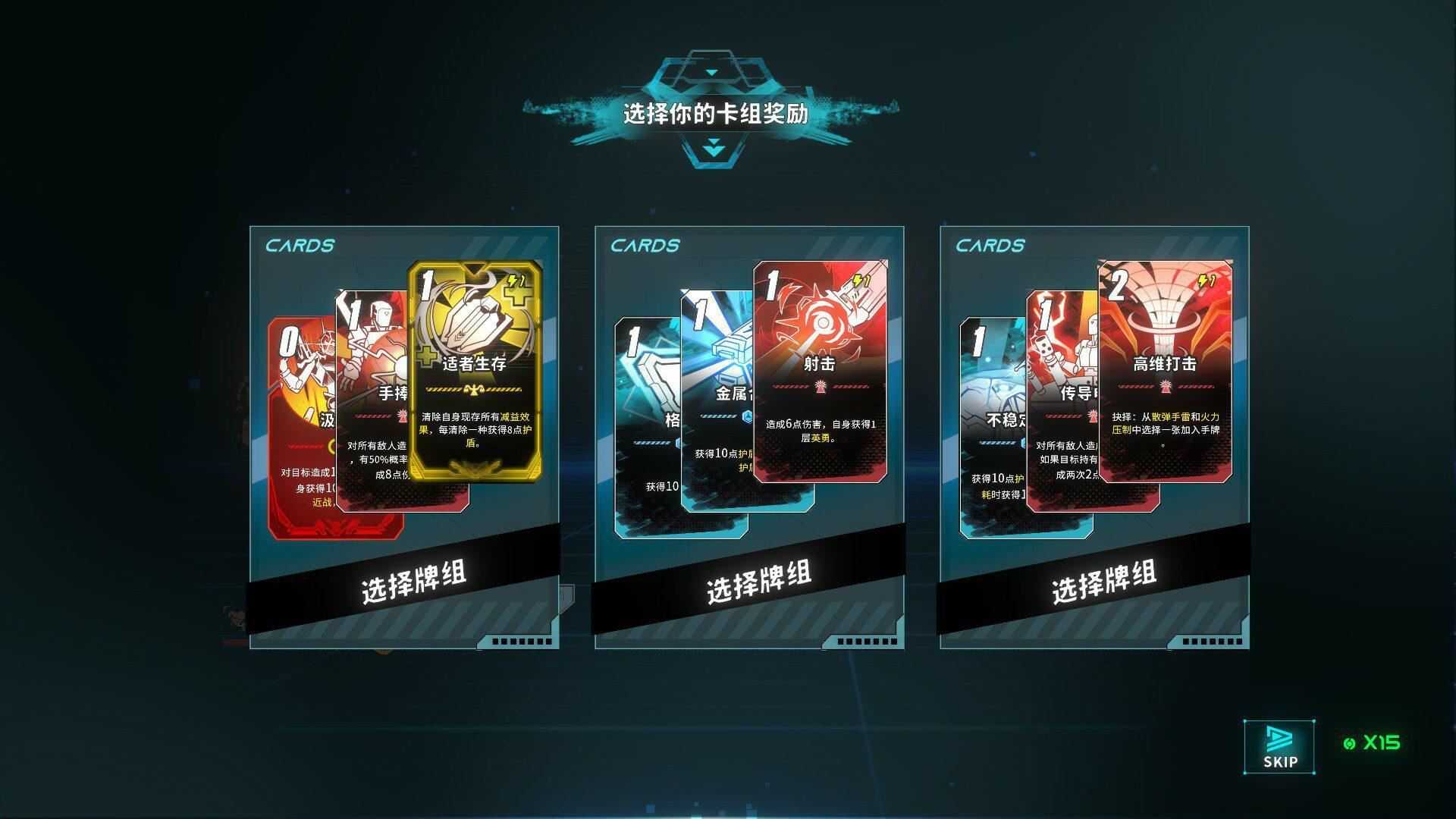Choose the deck pack containing 射击
This screenshot has height=819, width=1456.
pyautogui.click(x=758, y=582)
